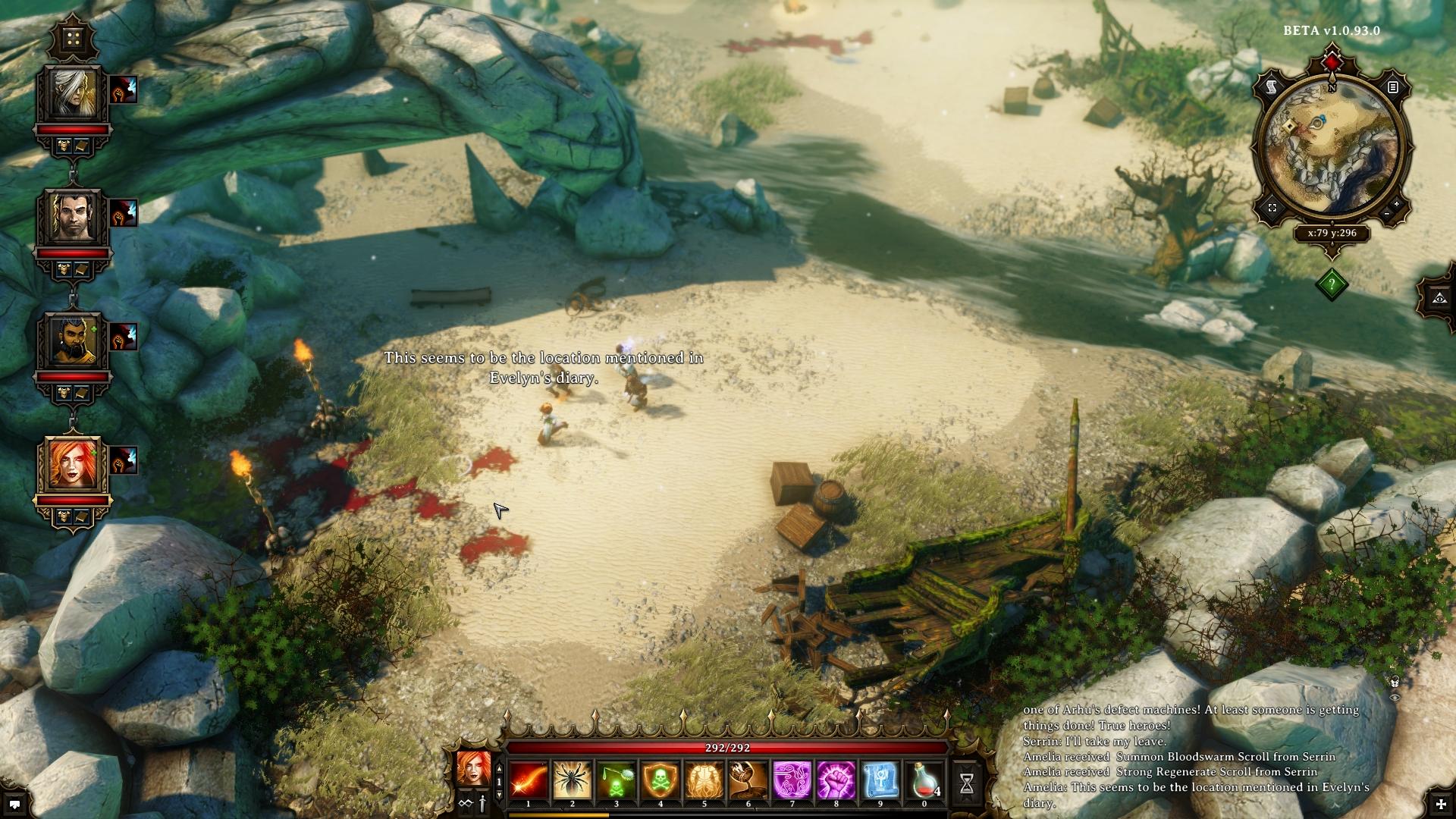Image resolution: width=1456 pixels, height=819 pixels.
Task: Drink the red health potion
Action: 924,781
